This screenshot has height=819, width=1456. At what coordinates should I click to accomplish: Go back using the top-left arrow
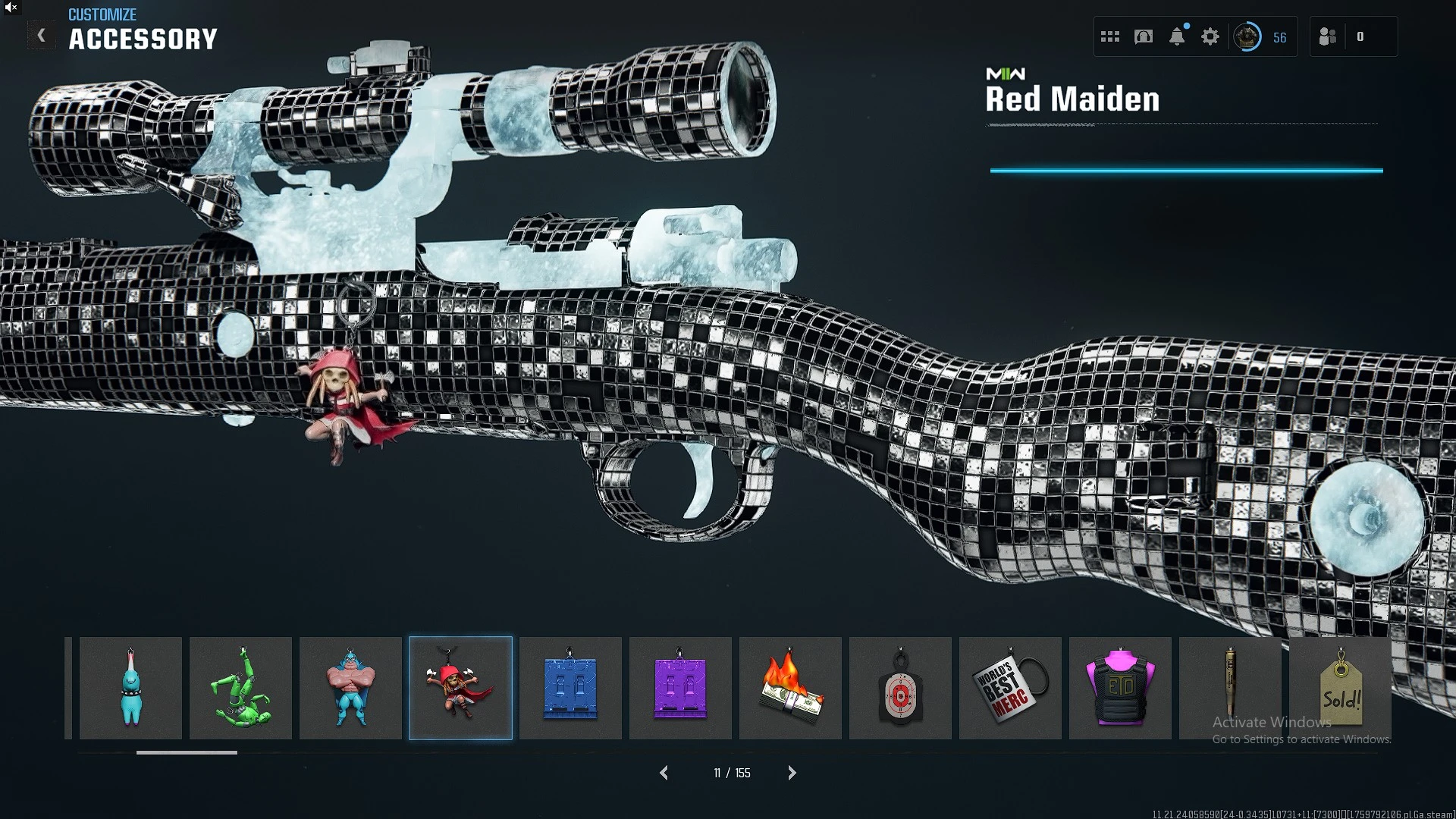(41, 36)
